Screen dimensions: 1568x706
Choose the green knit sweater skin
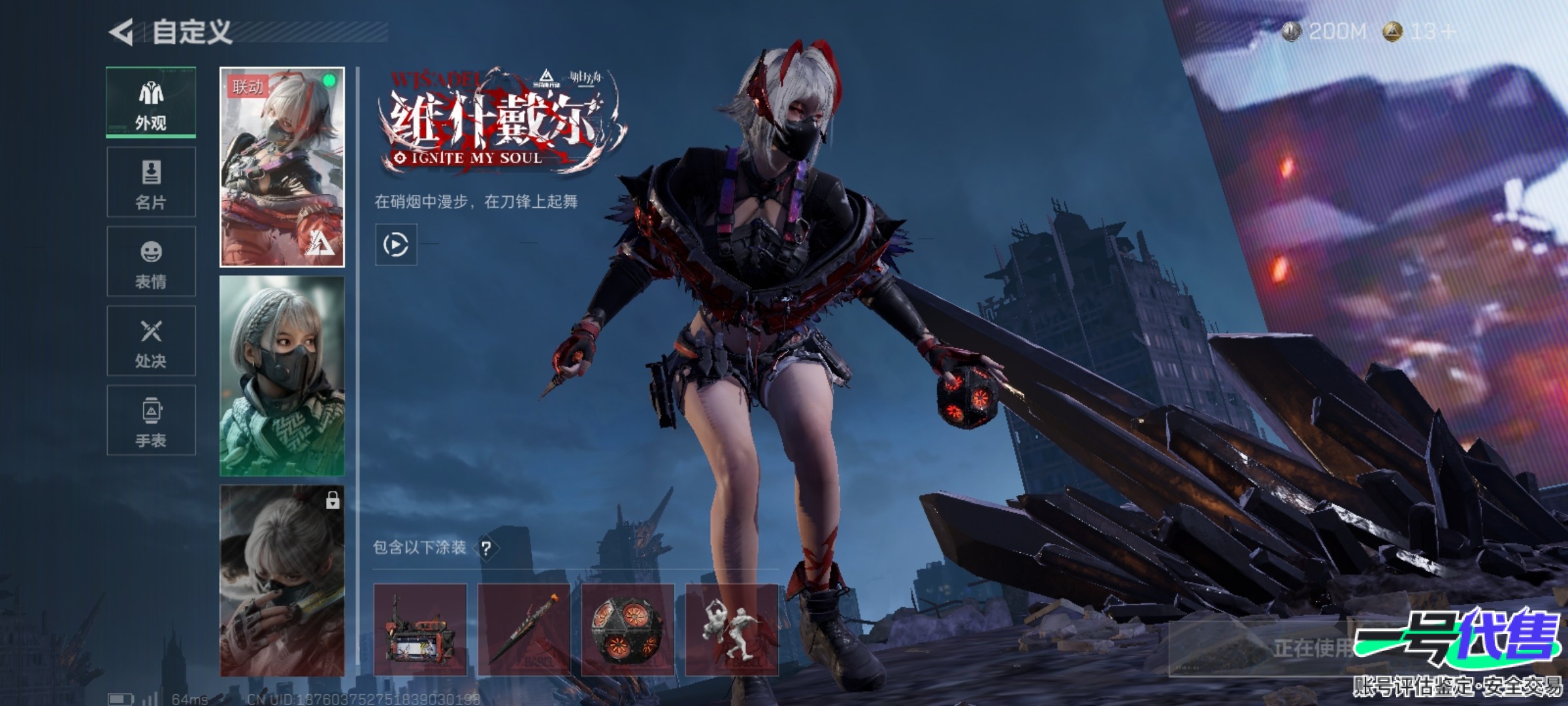[x=282, y=376]
